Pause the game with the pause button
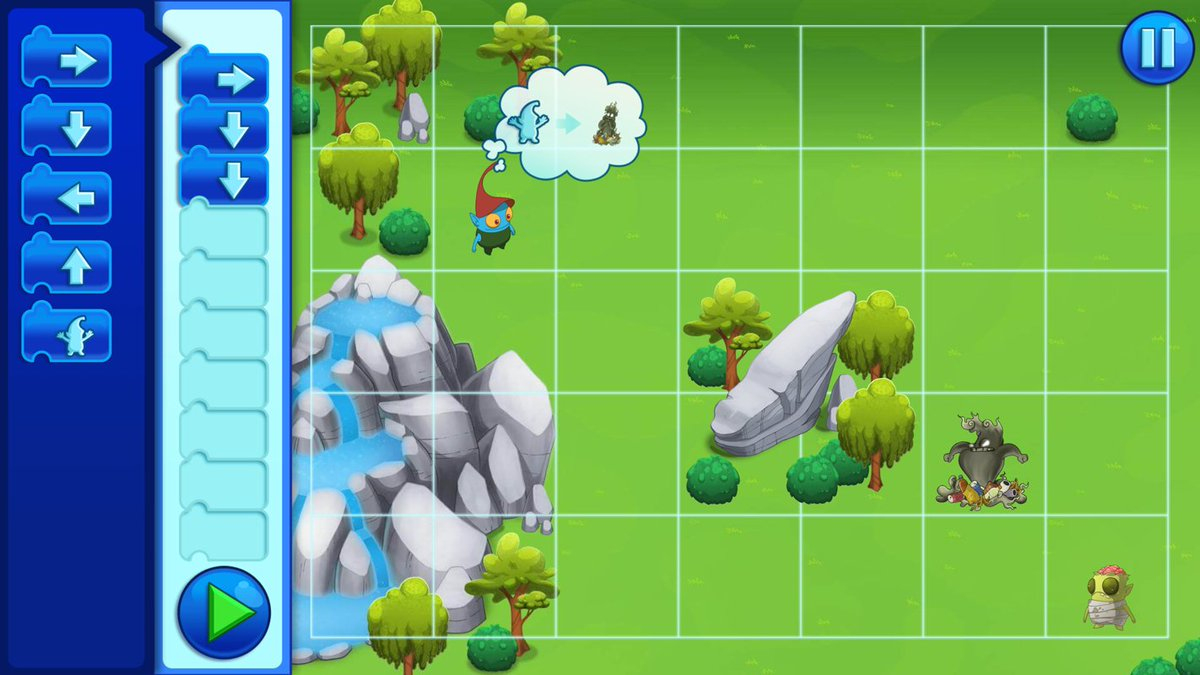 [1156, 47]
